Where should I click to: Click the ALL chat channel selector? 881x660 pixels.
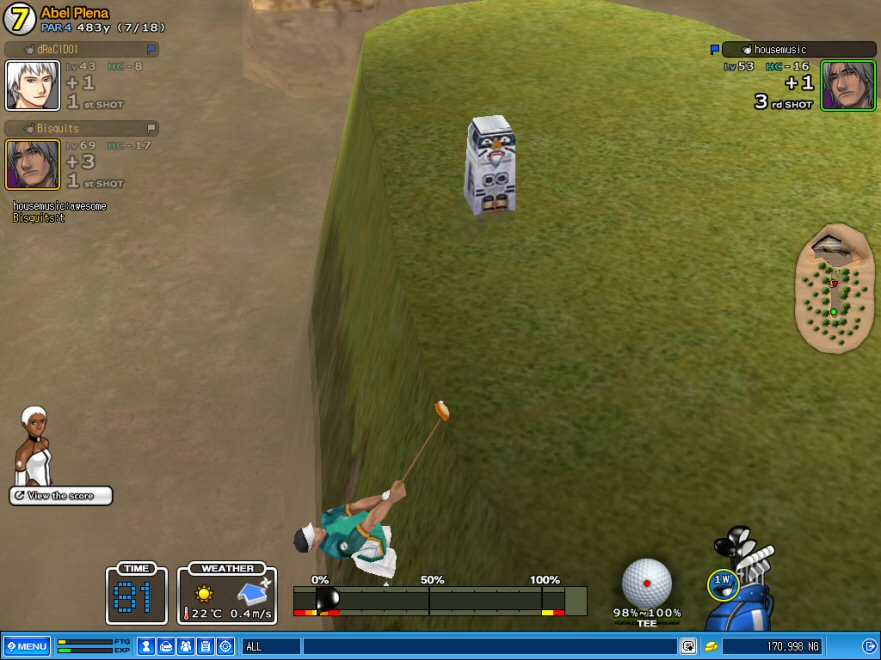[x=270, y=647]
